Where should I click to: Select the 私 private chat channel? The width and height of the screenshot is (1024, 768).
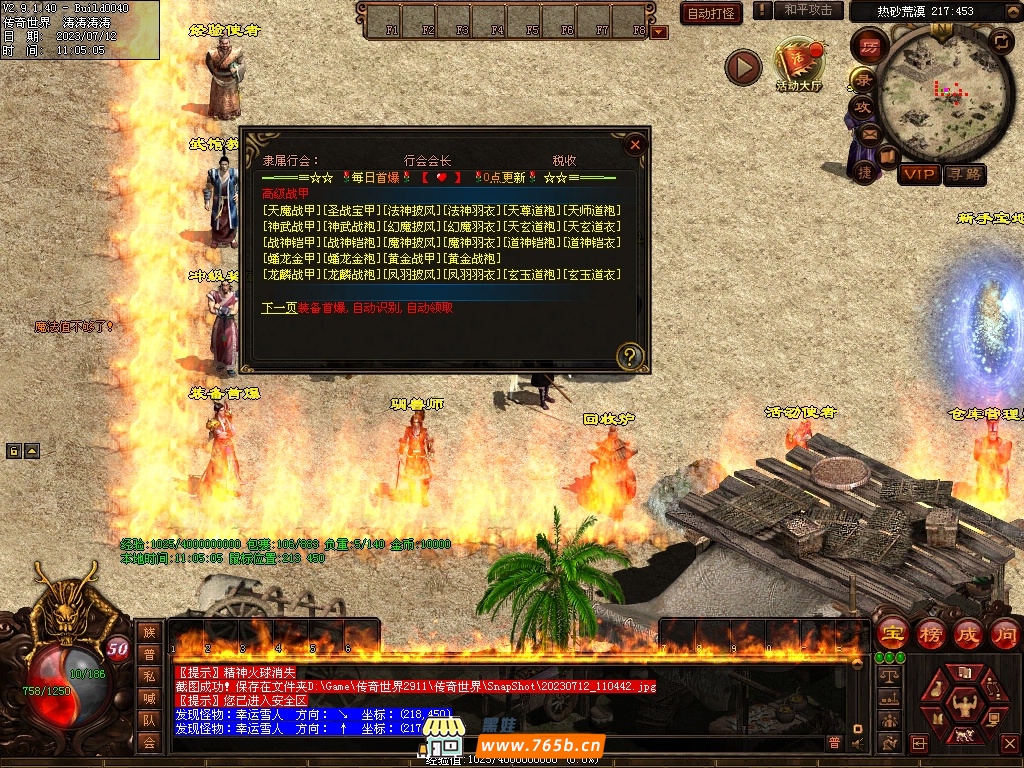pyautogui.click(x=149, y=676)
